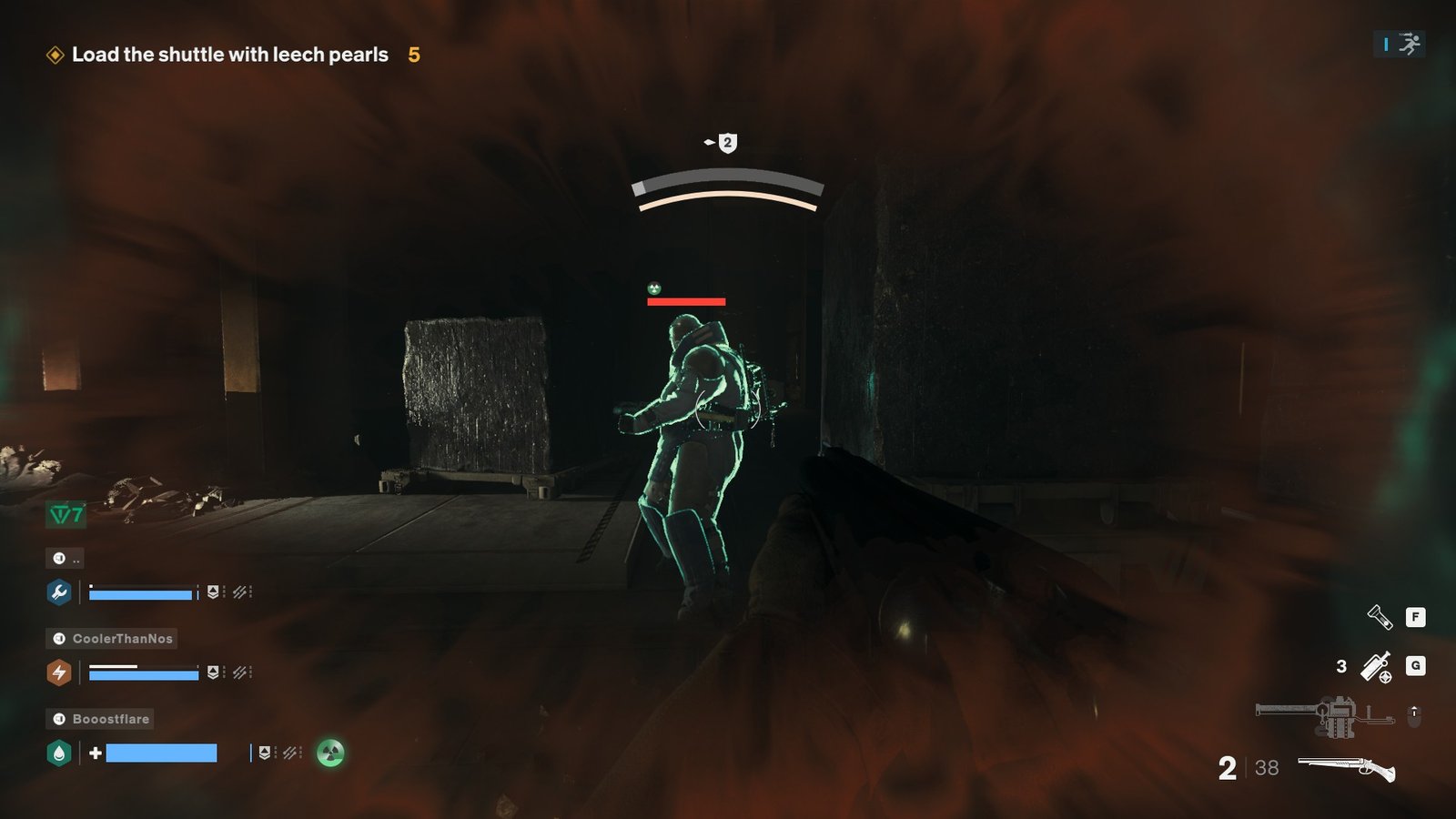Select the flashlight tool icon
Image resolution: width=1456 pixels, height=819 pixels.
[x=1377, y=617]
